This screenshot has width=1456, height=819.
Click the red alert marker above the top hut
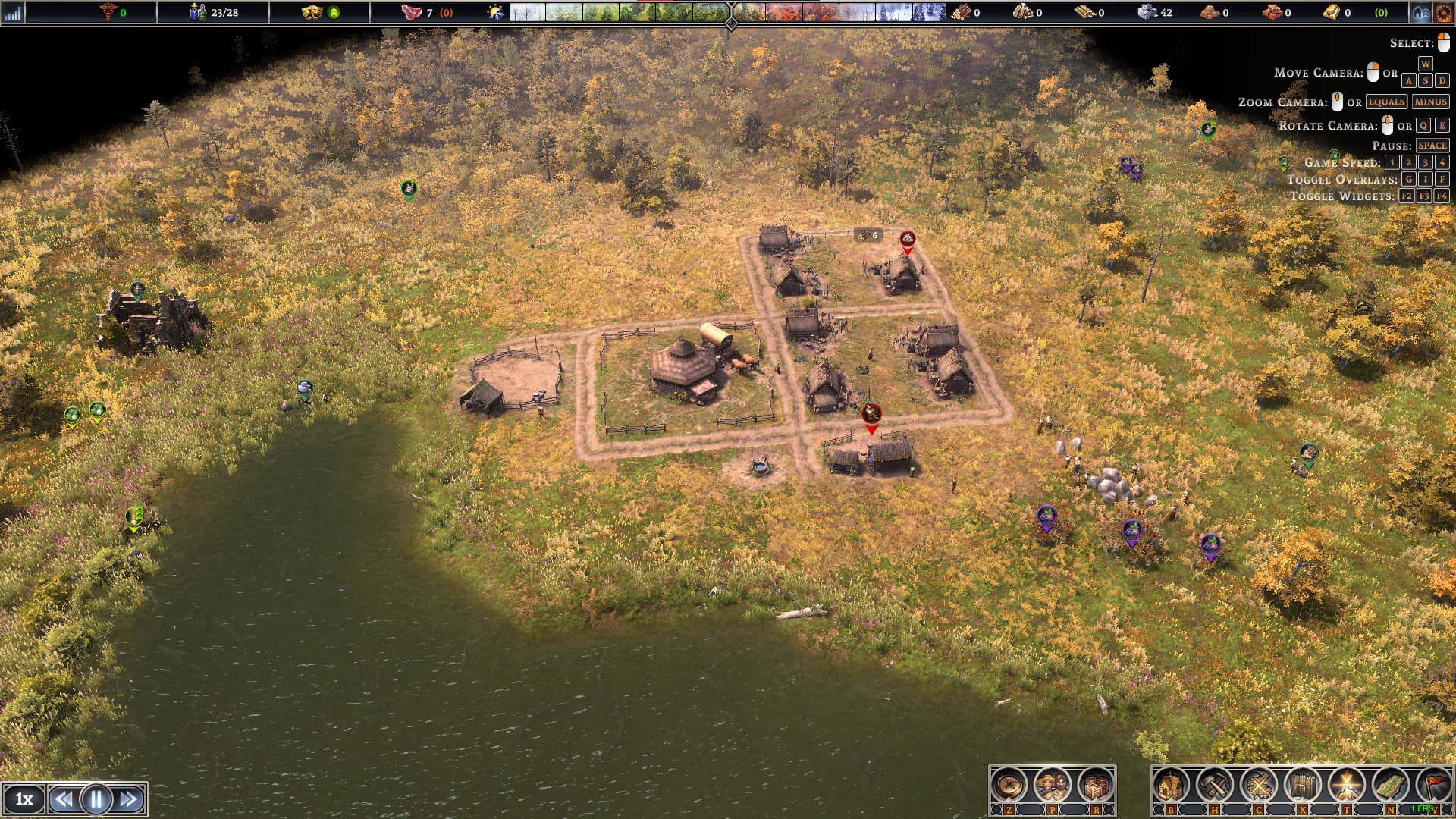pyautogui.click(x=907, y=240)
